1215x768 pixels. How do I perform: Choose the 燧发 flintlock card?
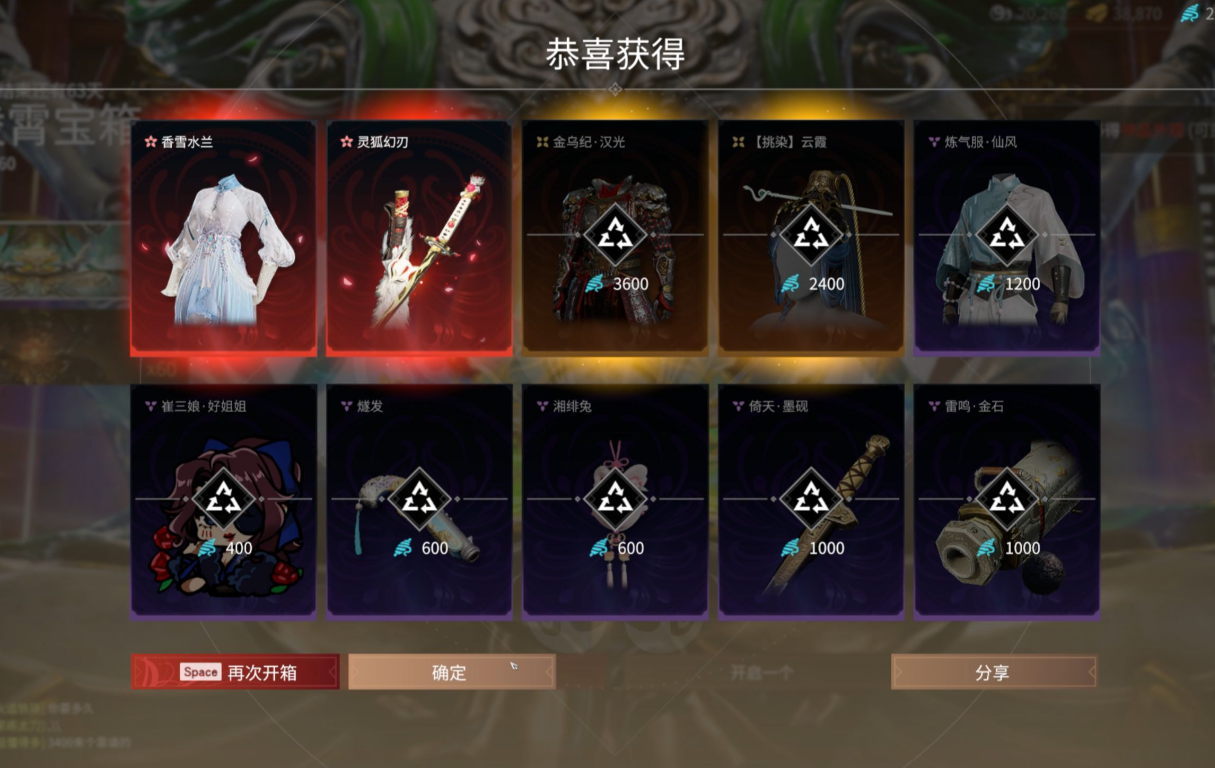coord(419,502)
